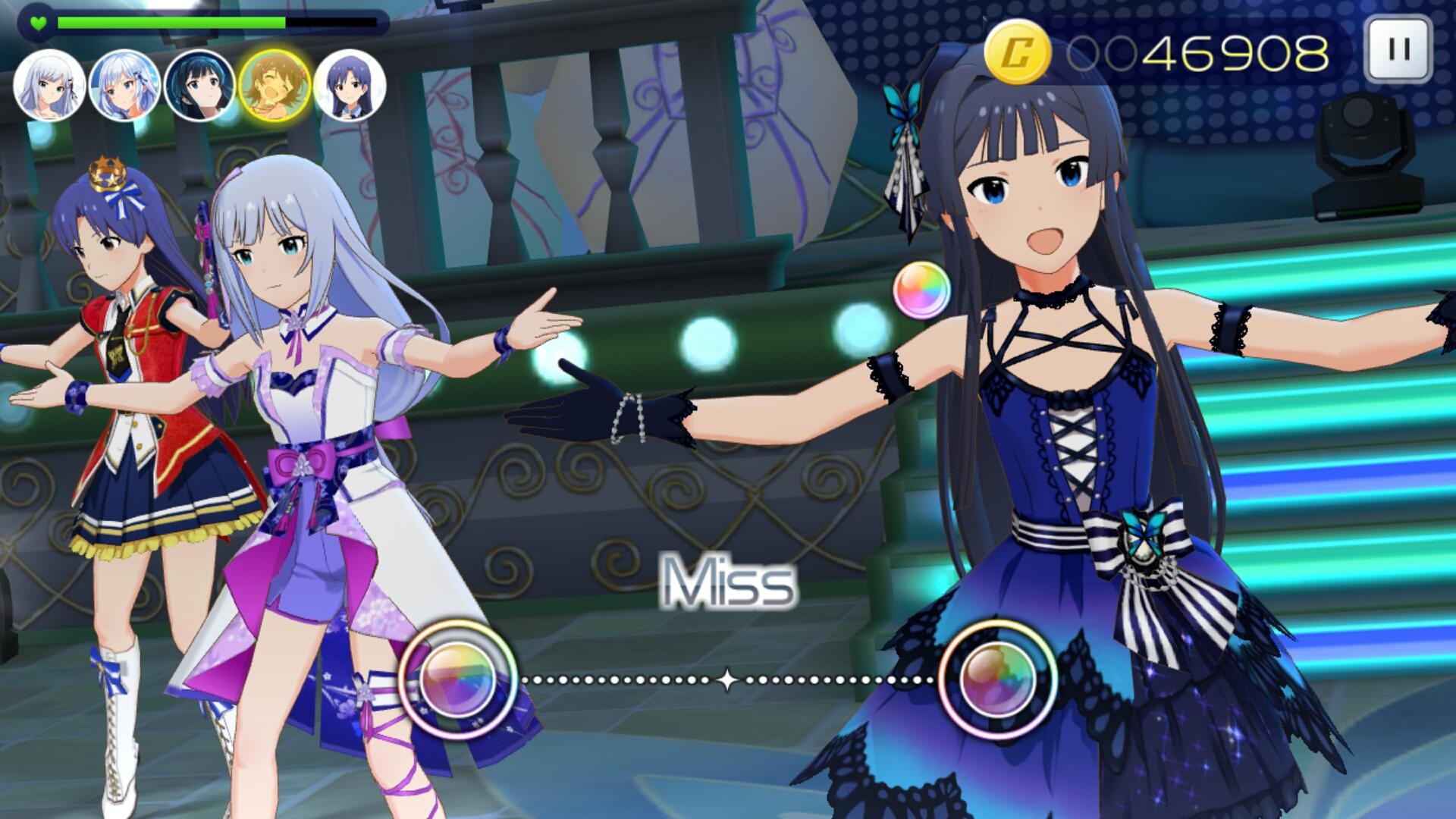
Task: Click the dark-blue-haired idol portrait beside the gold one
Action: point(350,85)
